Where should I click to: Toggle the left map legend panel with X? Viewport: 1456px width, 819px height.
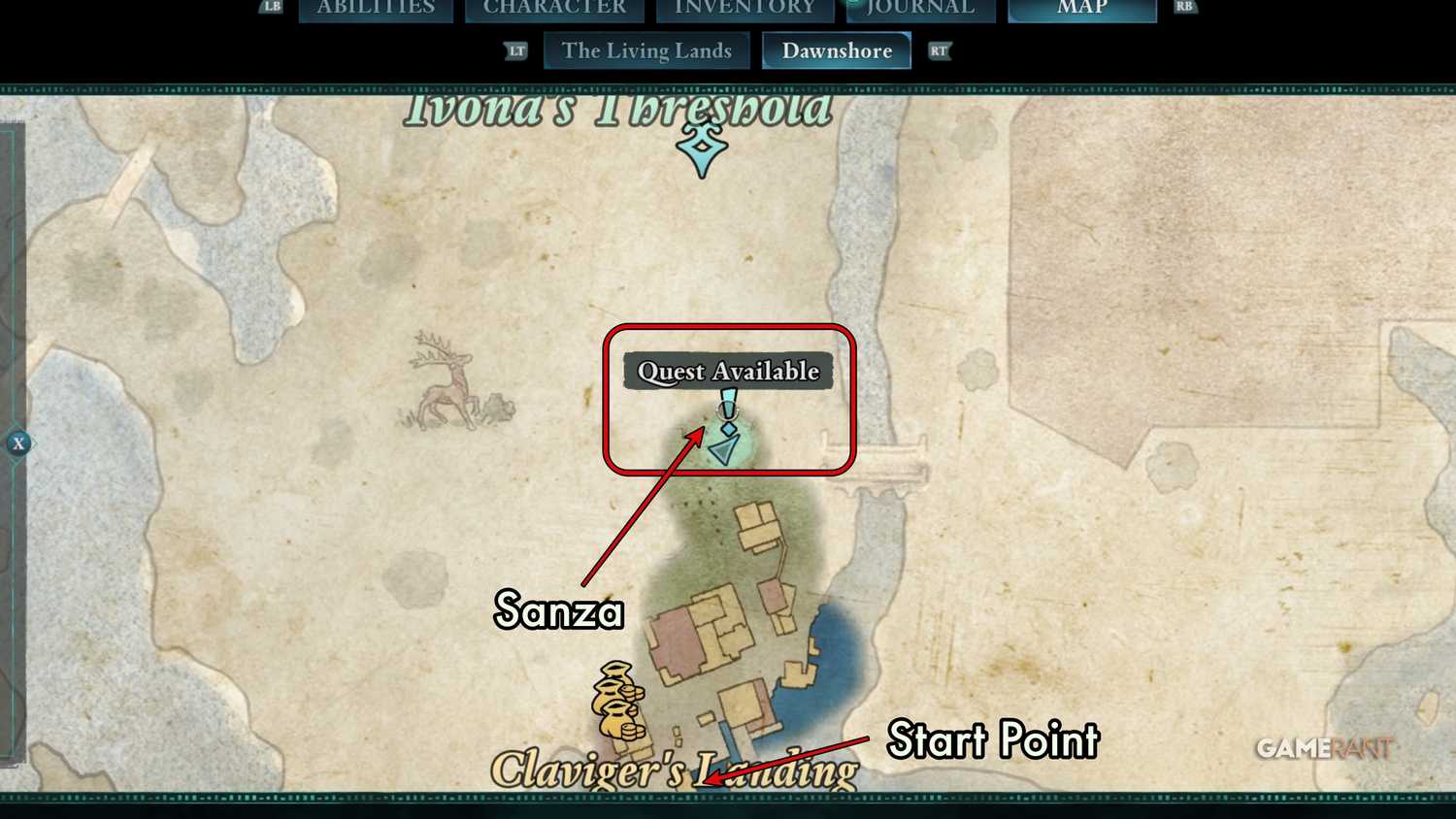19,443
